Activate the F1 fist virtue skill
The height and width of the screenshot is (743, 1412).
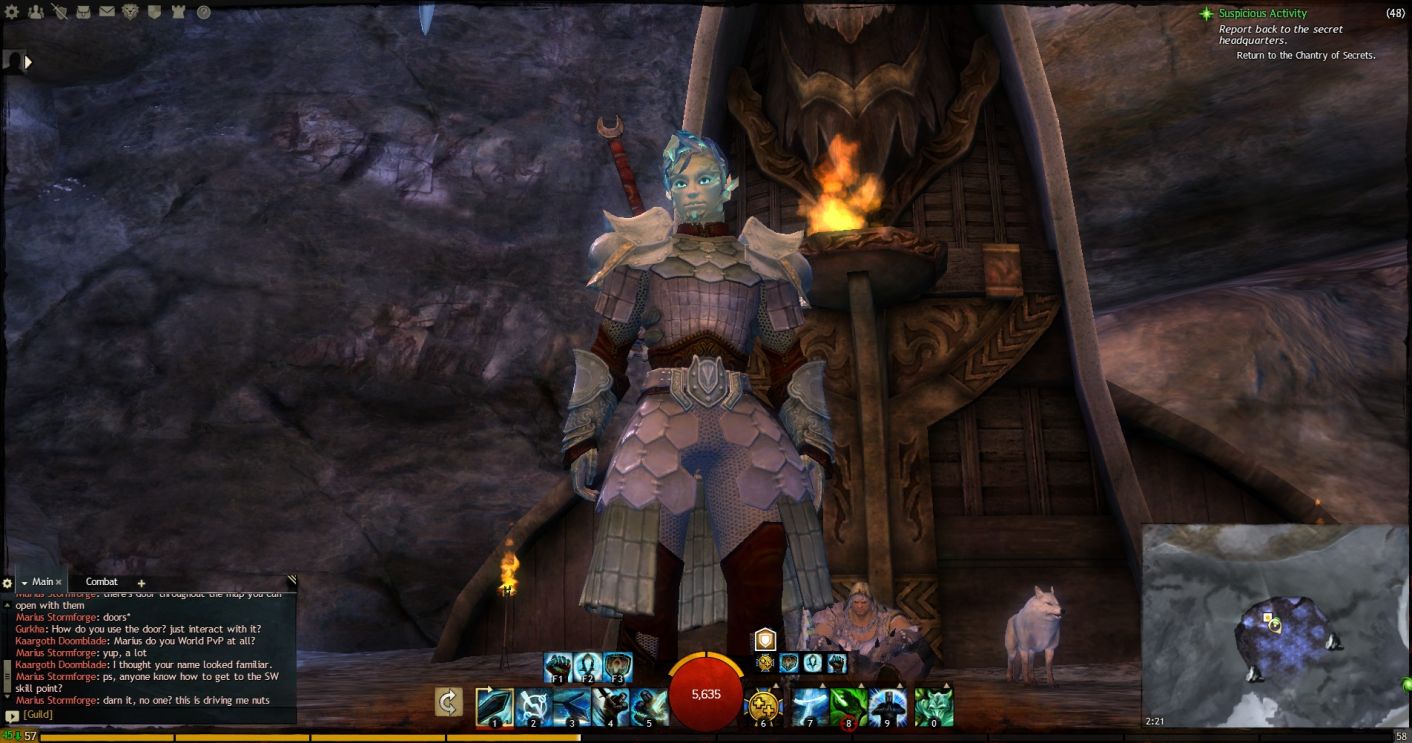(x=558, y=666)
